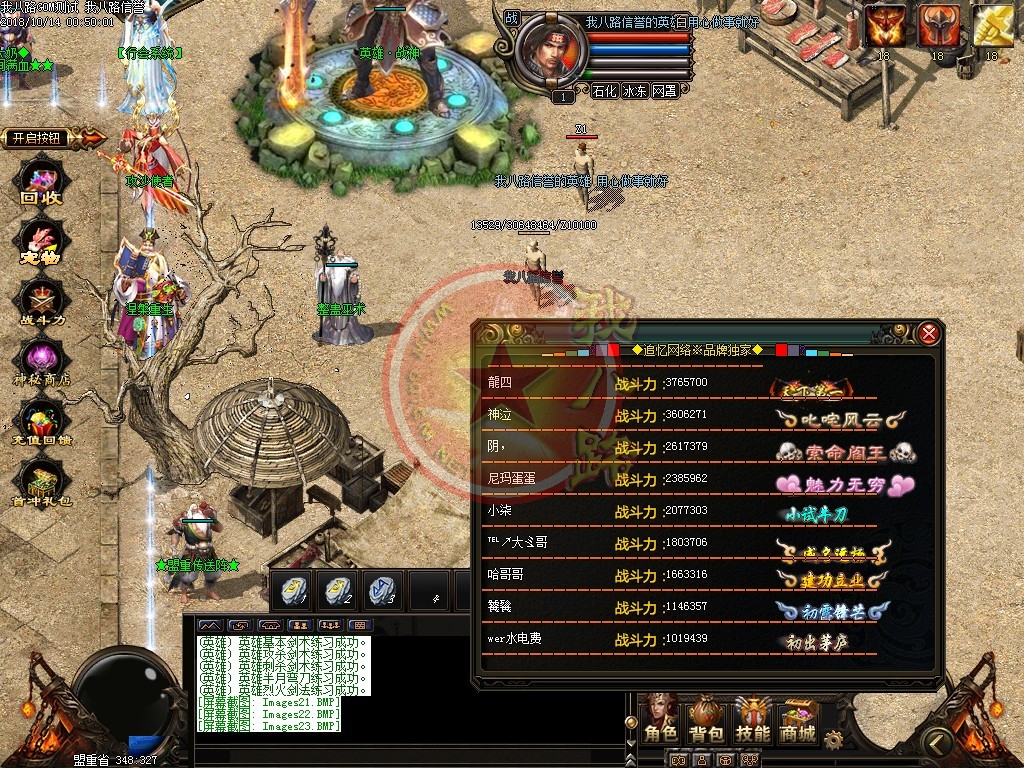Screen dimensions: 1024x768
Task: Open the 角色 character sheet
Action: pos(660,720)
